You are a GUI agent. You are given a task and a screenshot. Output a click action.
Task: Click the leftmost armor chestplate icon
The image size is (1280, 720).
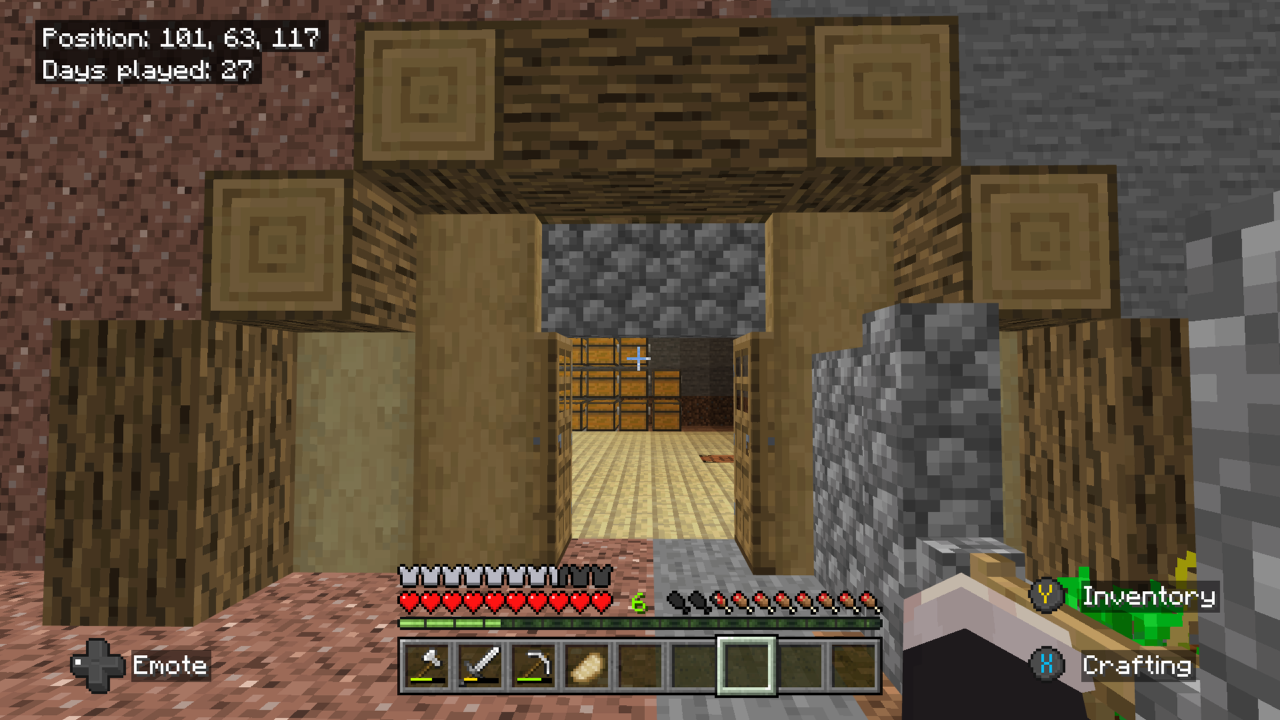pyautogui.click(x=410, y=577)
